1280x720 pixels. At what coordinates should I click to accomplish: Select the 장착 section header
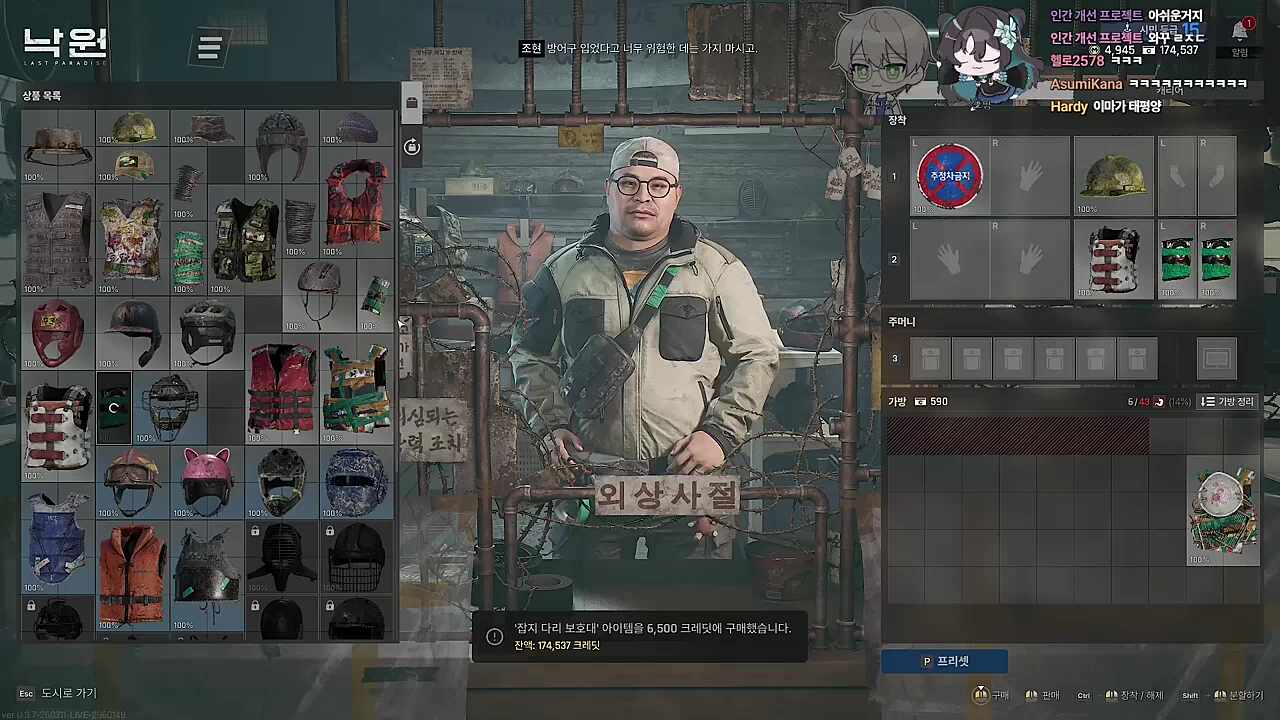(x=897, y=121)
